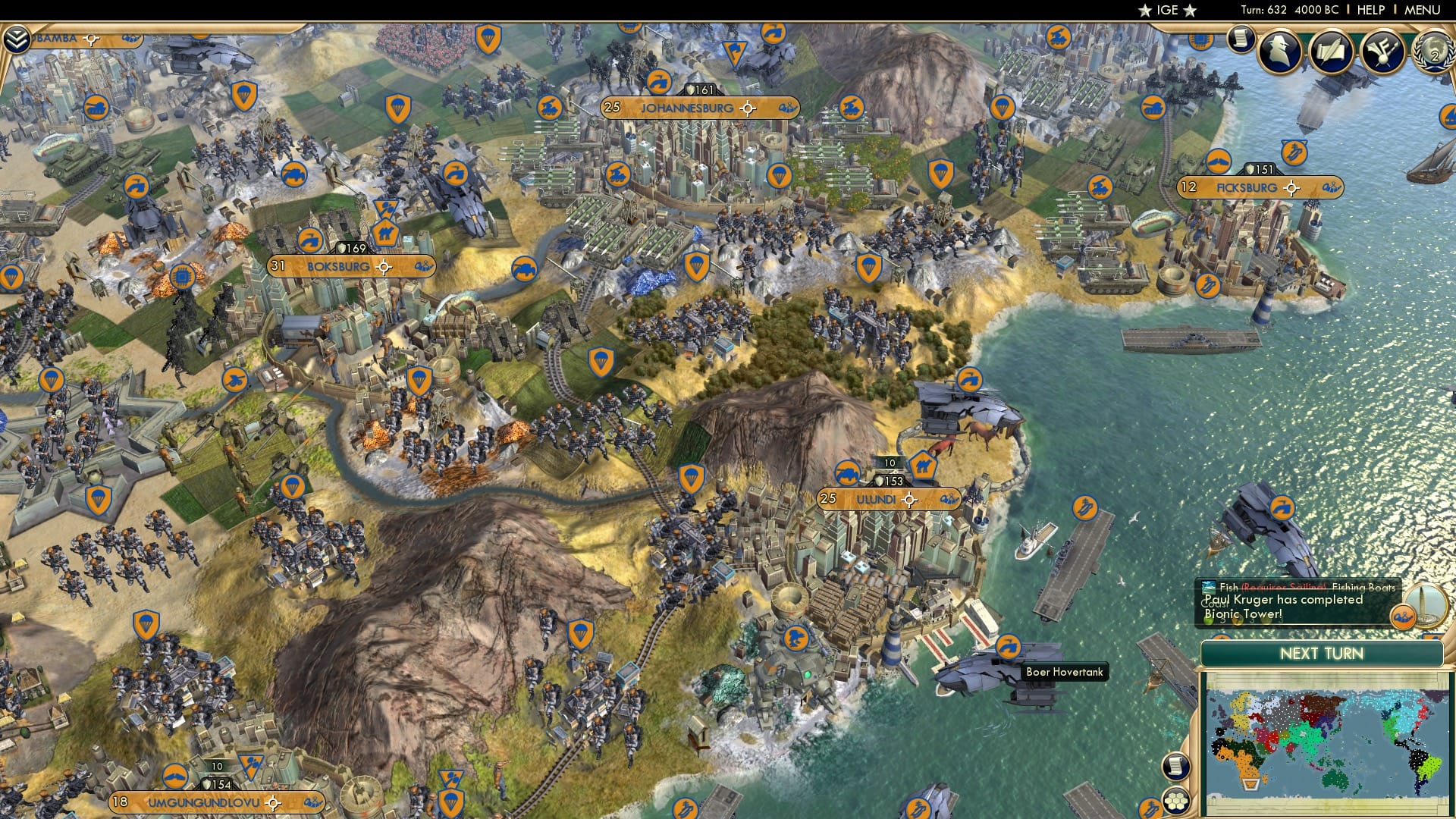The width and height of the screenshot is (1456, 819).
Task: Open the notifications scroll icon at top right
Action: pyautogui.click(x=1241, y=38)
